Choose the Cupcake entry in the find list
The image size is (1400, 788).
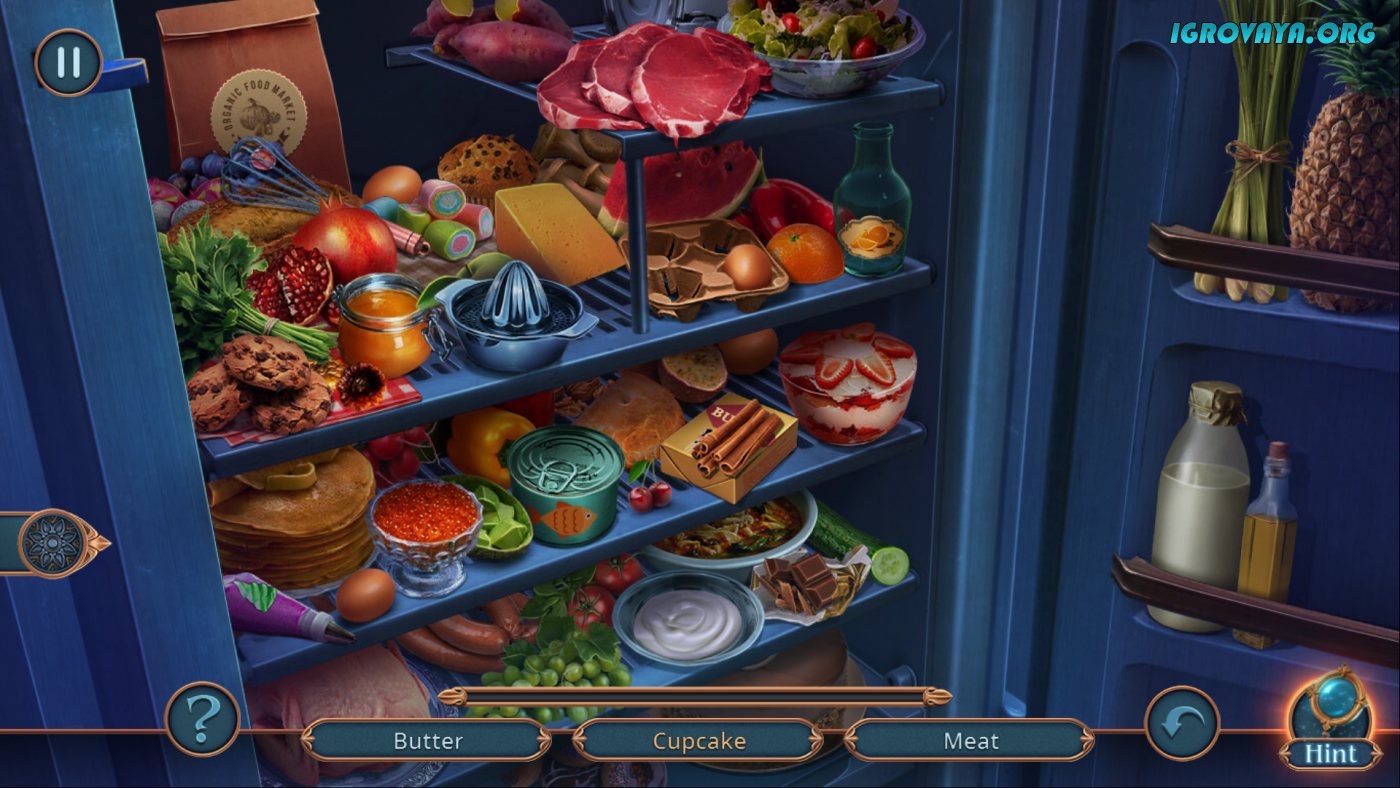(699, 741)
